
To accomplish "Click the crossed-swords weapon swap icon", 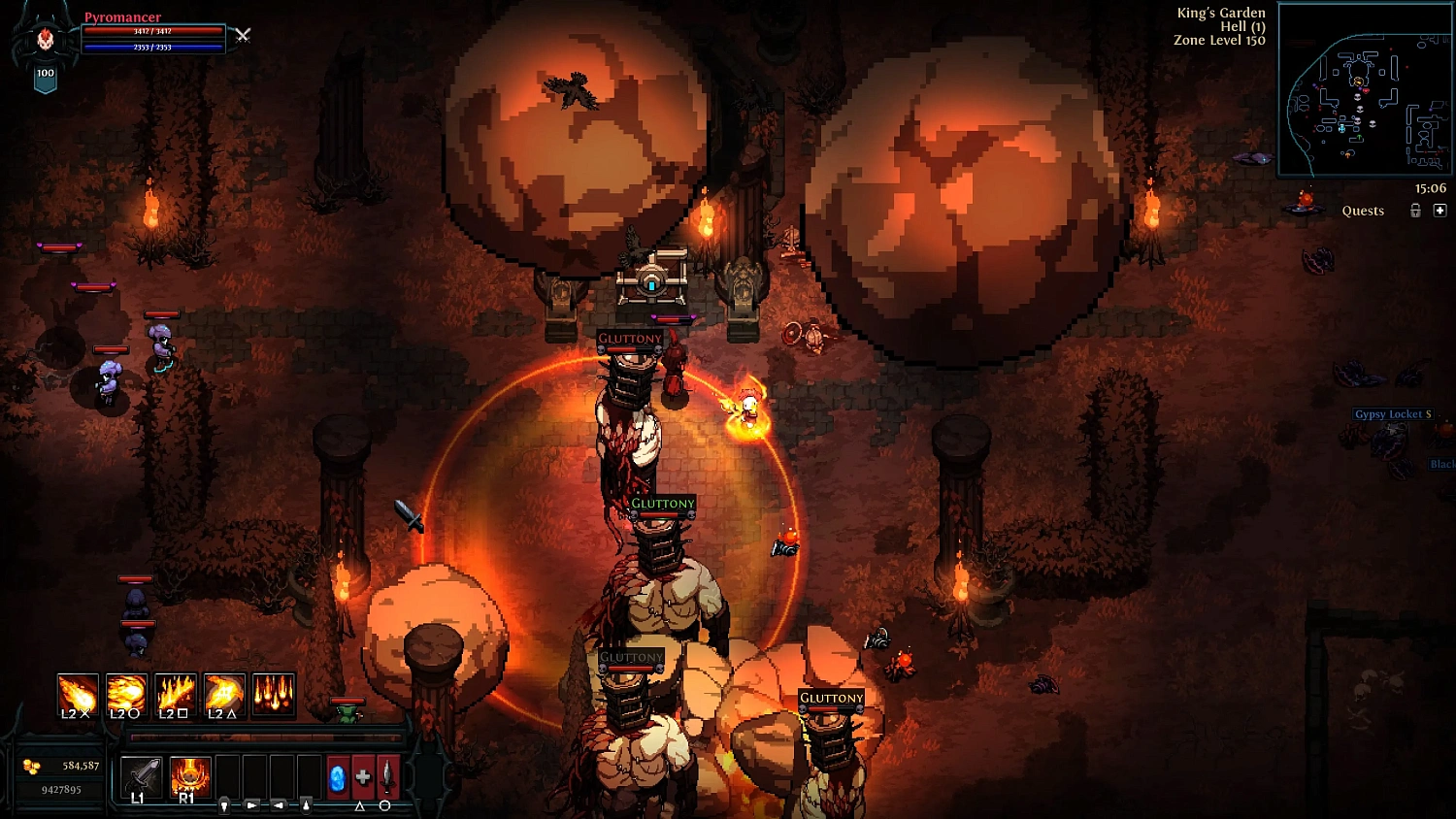I will [x=244, y=35].
